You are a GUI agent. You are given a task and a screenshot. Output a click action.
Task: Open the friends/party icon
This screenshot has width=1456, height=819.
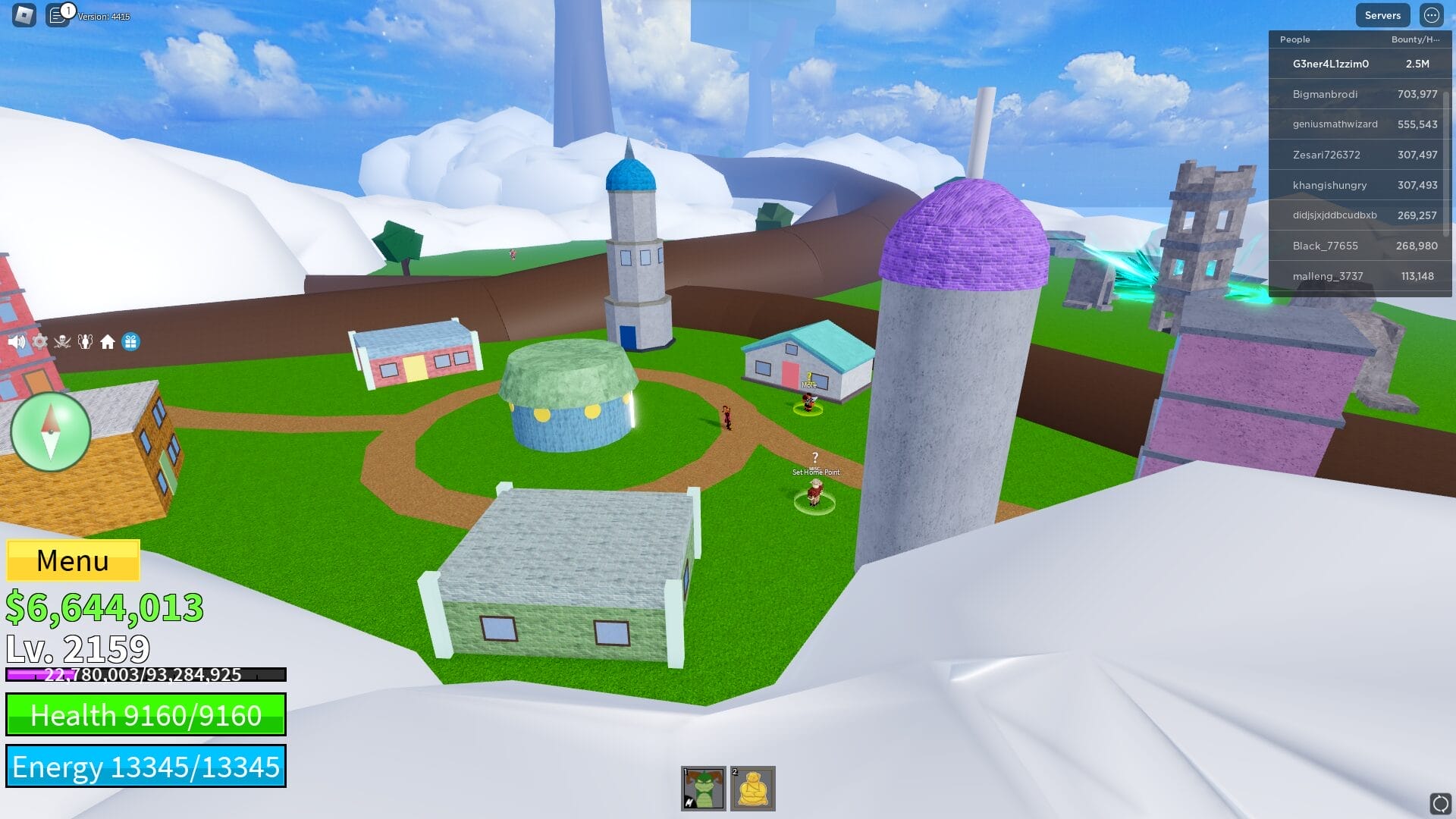pyautogui.click(x=85, y=341)
